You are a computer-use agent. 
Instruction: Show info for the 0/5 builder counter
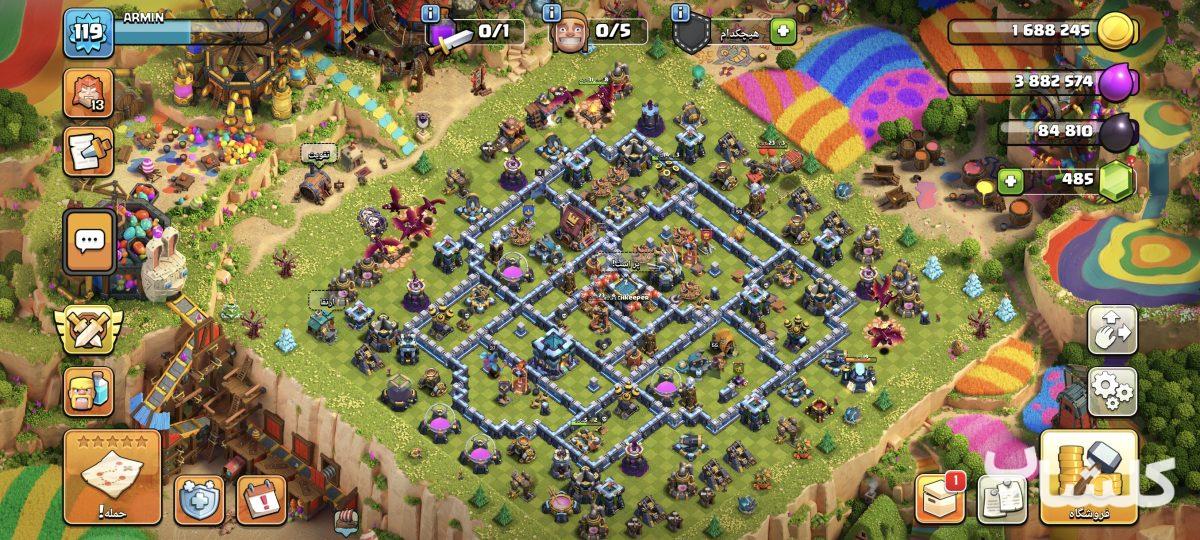(554, 14)
